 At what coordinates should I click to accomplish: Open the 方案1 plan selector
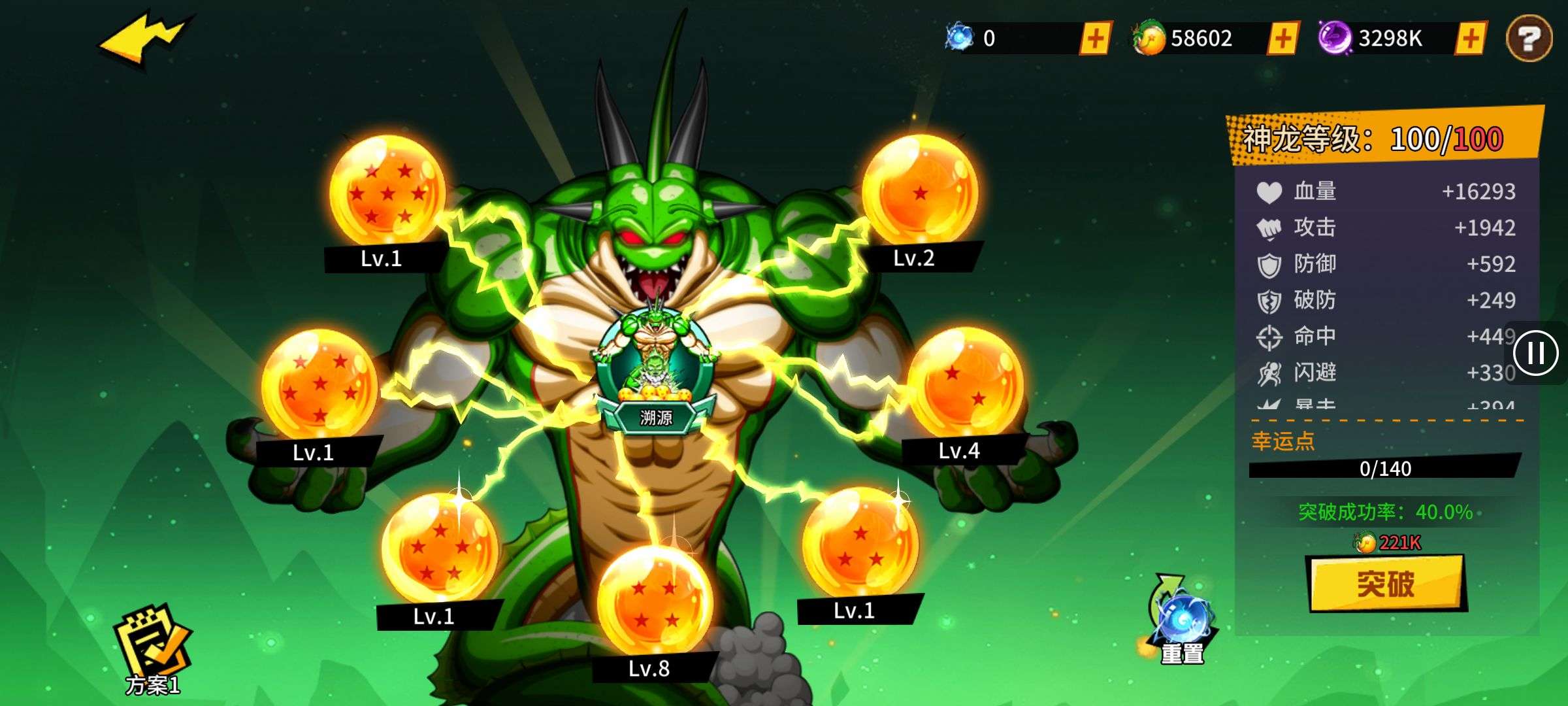pyautogui.click(x=152, y=649)
